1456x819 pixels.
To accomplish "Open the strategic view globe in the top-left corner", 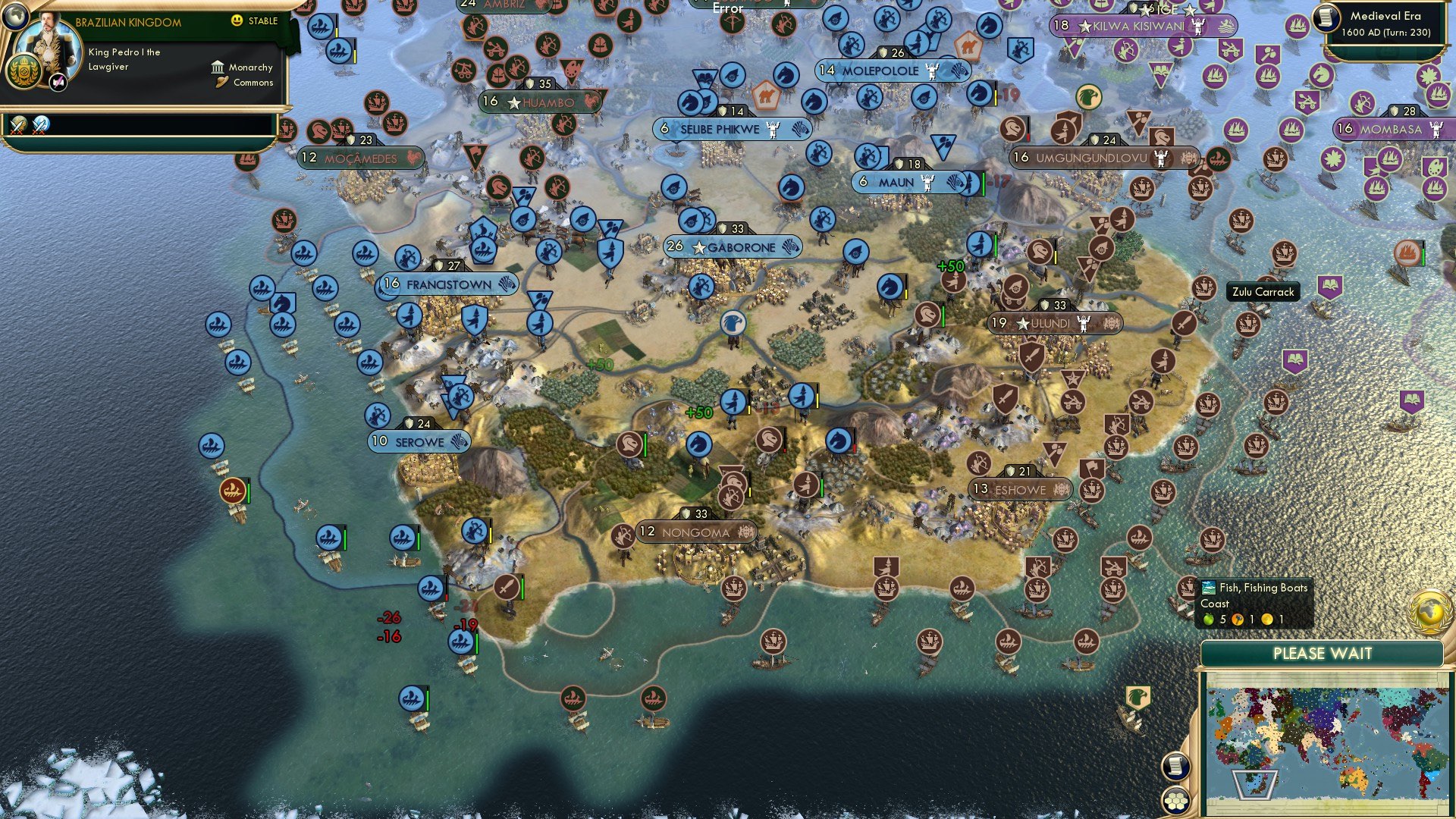I will pos(16,17).
